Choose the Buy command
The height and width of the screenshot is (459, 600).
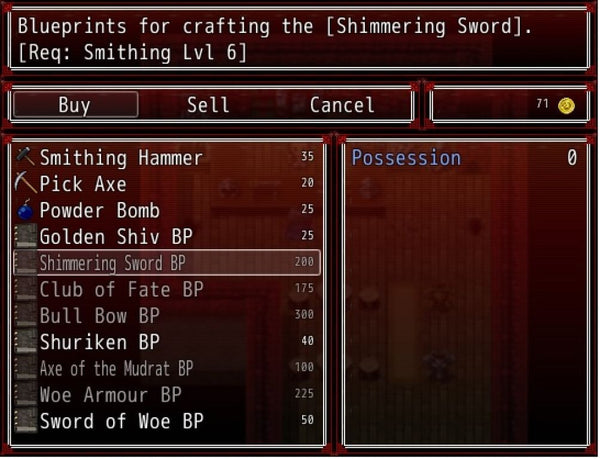point(75,105)
